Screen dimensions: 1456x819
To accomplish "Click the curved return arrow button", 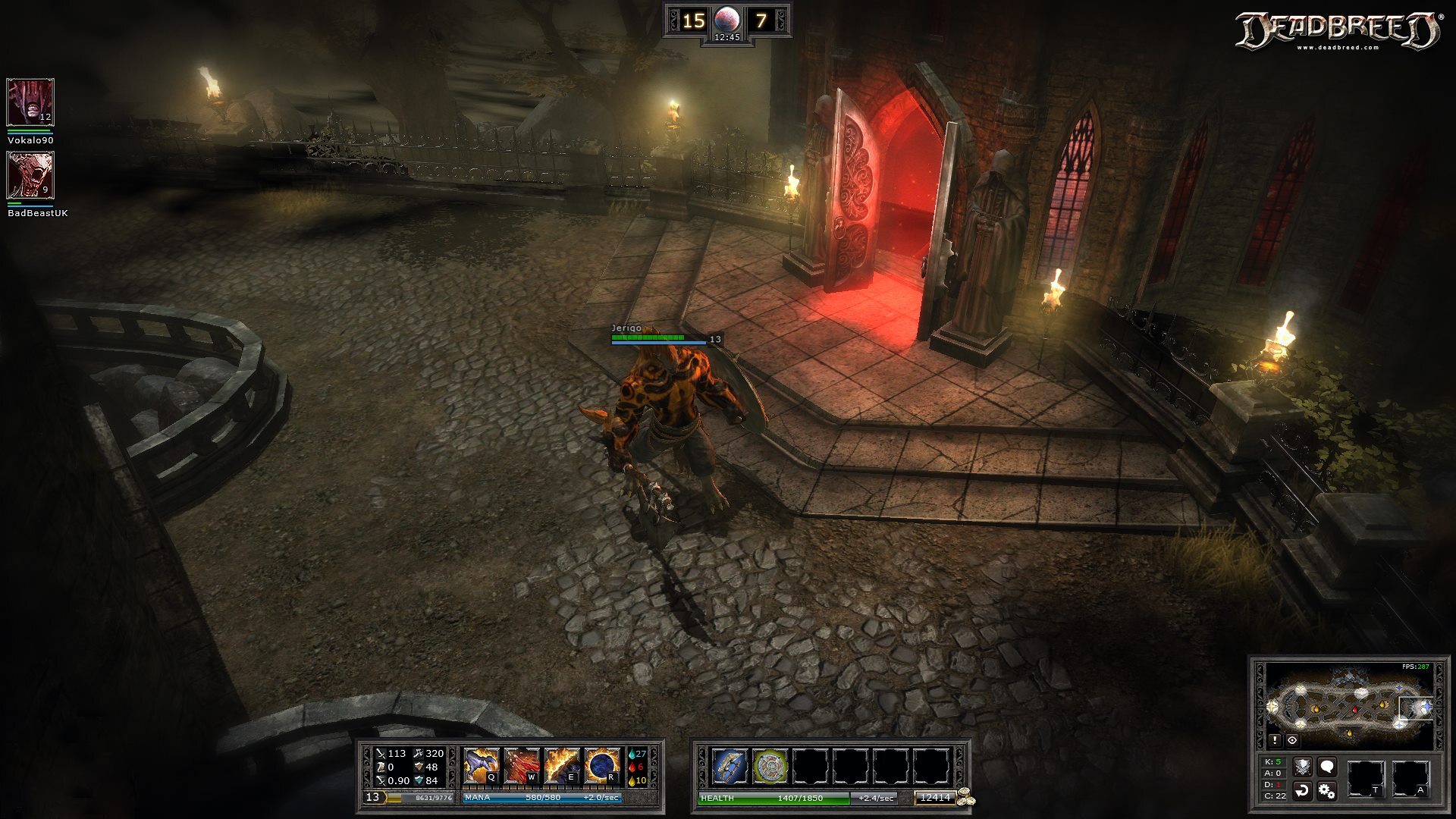I will coord(1302,791).
